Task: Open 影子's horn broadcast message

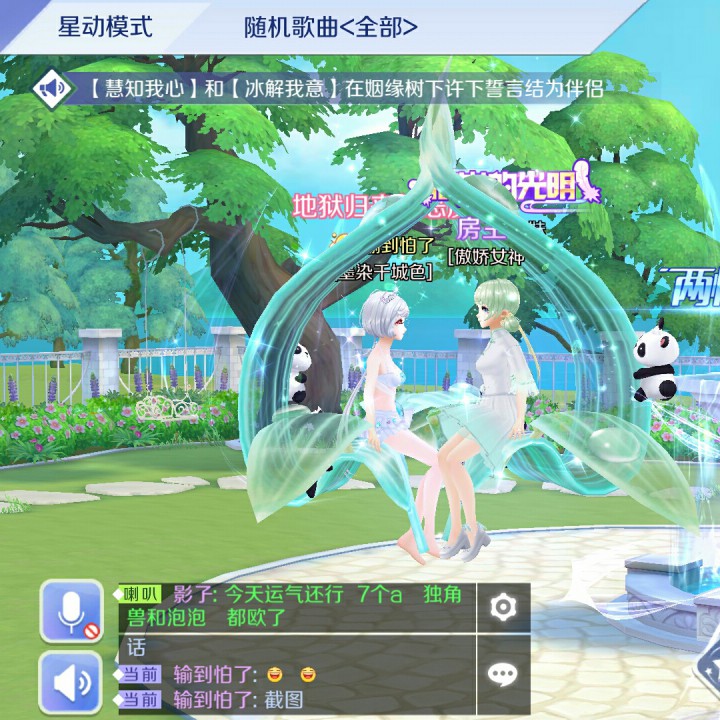Action: coord(300,606)
